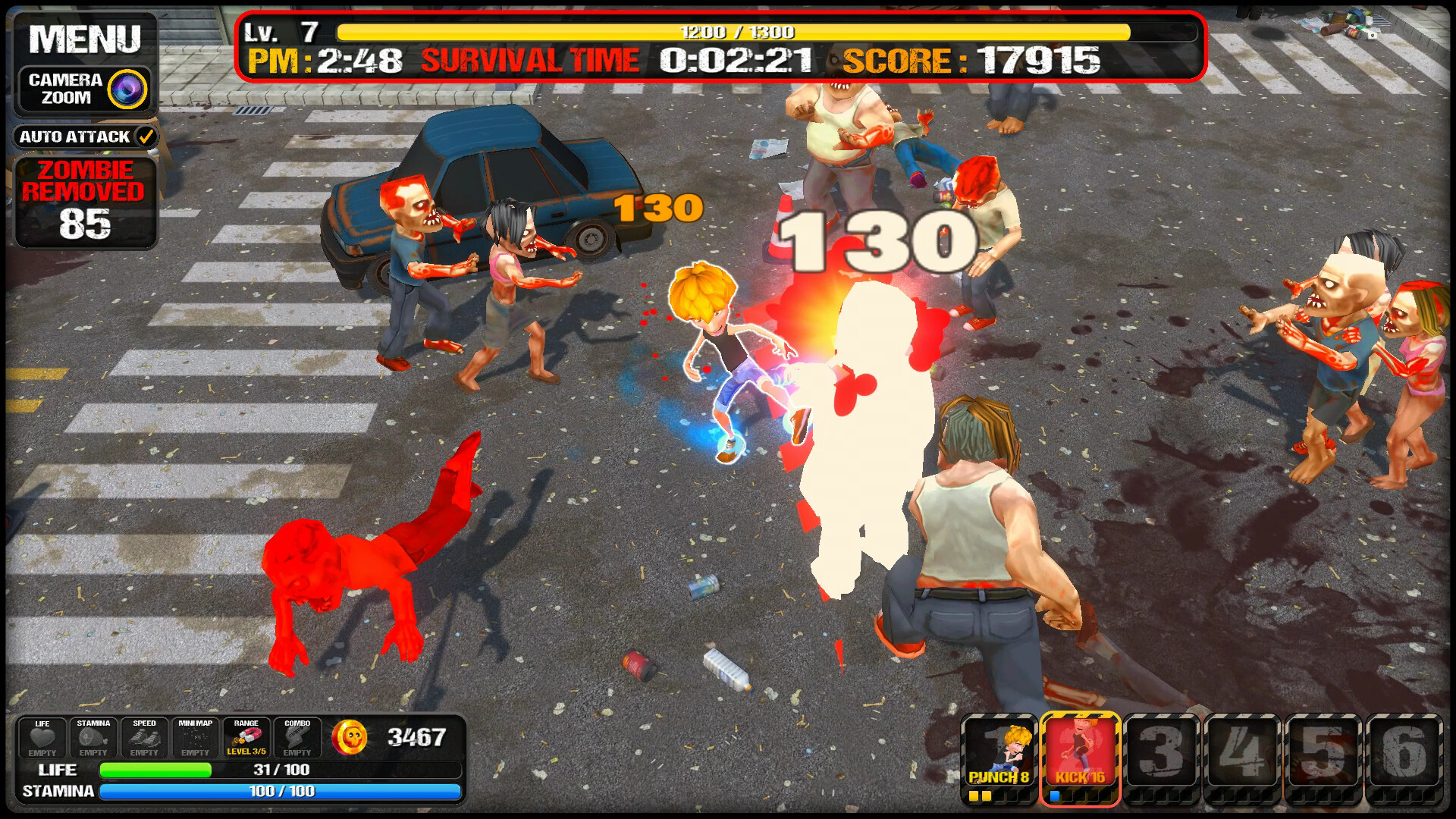
Task: Click the green LIFE health bar
Action: point(155,770)
